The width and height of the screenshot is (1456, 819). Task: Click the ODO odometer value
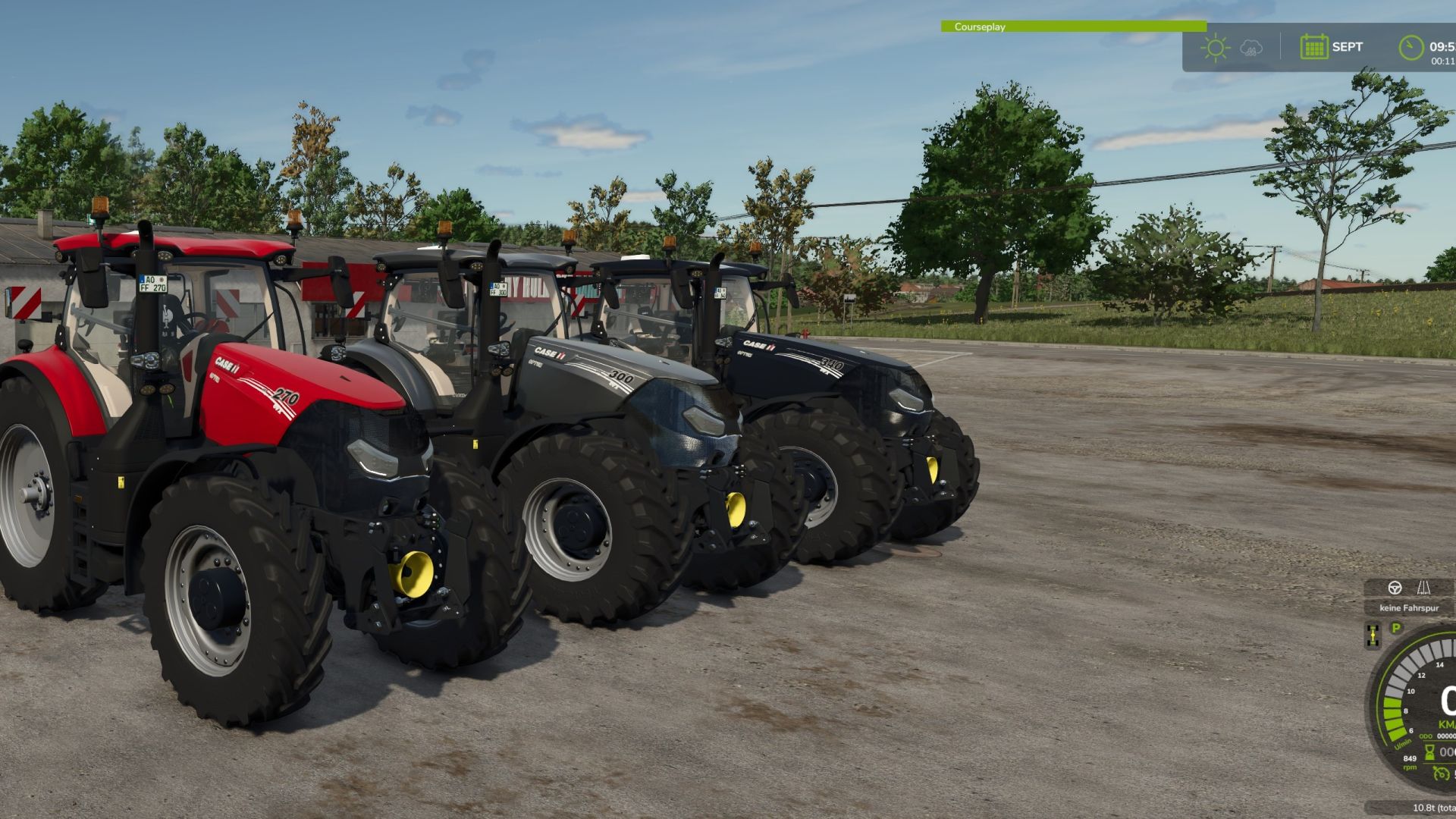point(1445,736)
